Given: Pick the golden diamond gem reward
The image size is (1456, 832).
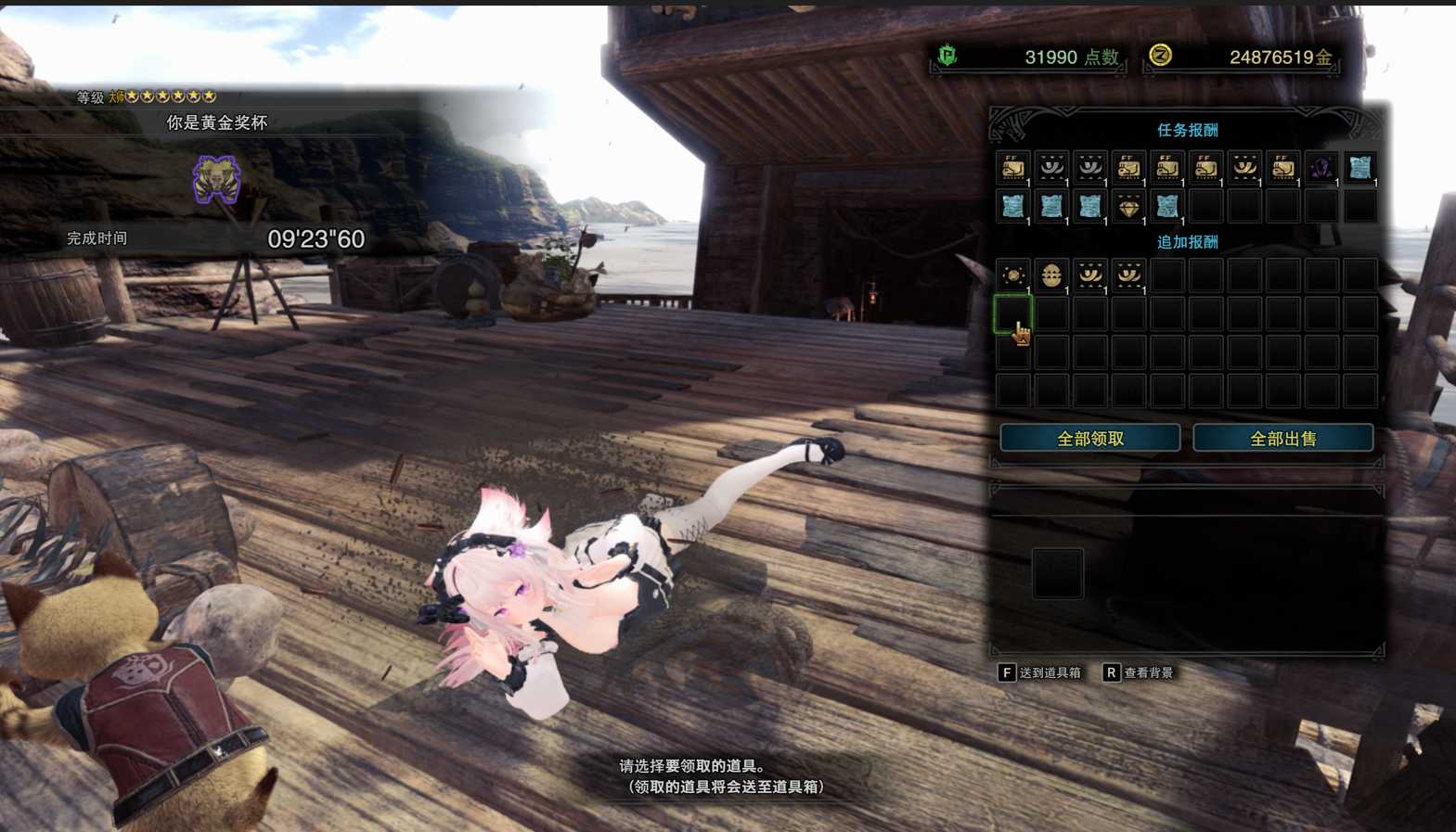Looking at the screenshot, I should click(x=1128, y=207).
